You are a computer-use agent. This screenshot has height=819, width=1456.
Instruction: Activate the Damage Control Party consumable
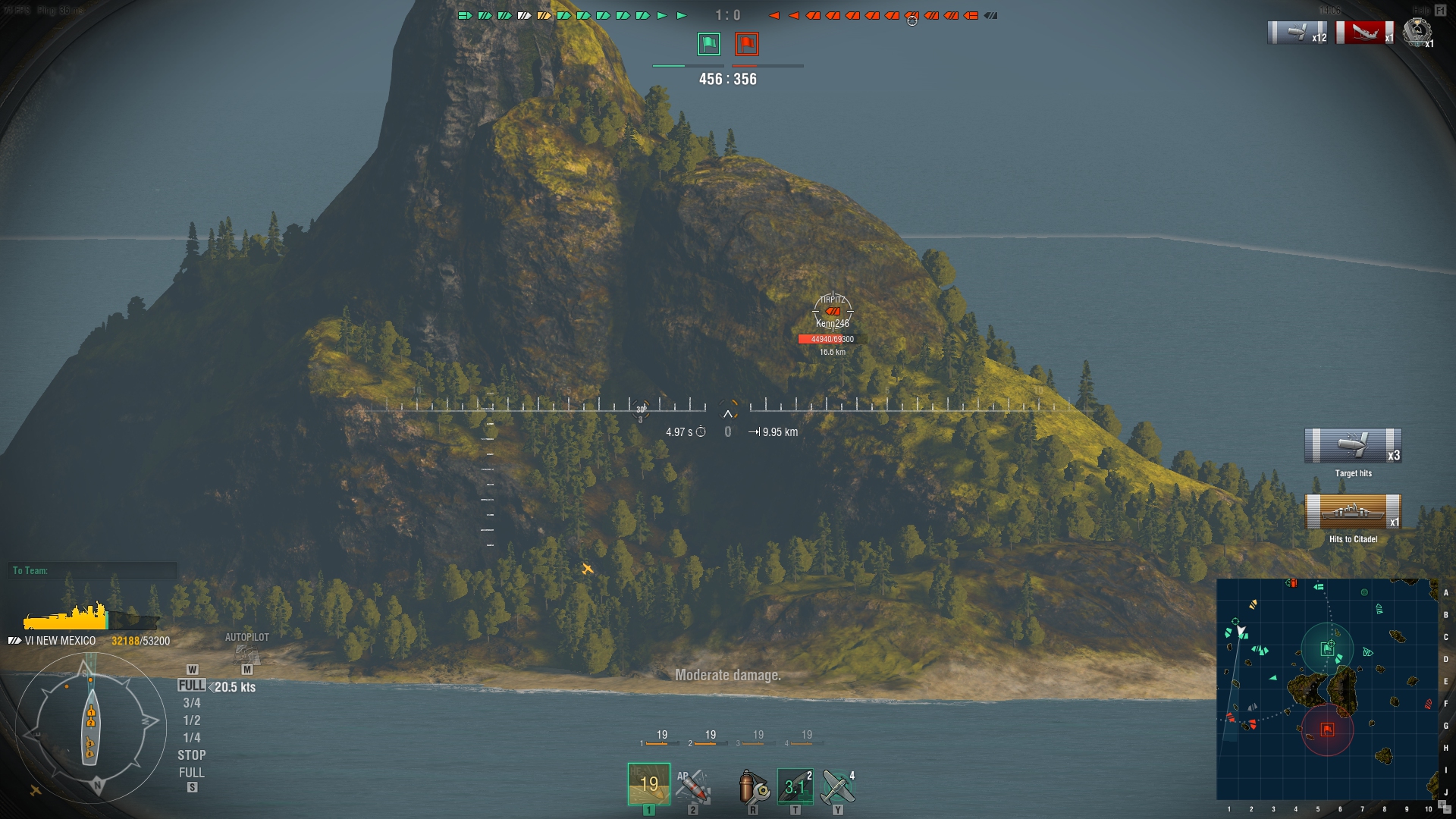tap(753, 786)
